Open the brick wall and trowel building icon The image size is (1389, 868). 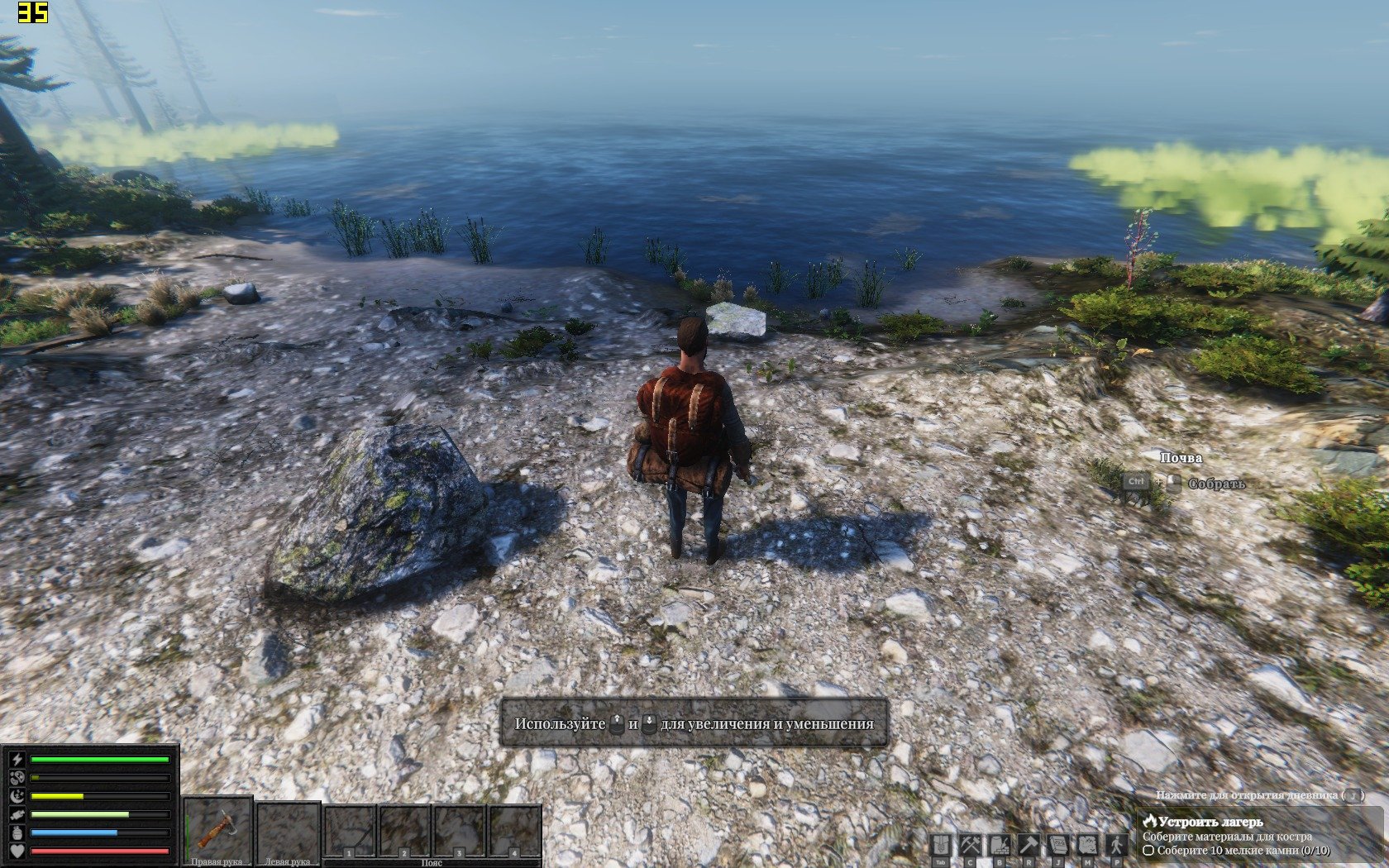1000,845
